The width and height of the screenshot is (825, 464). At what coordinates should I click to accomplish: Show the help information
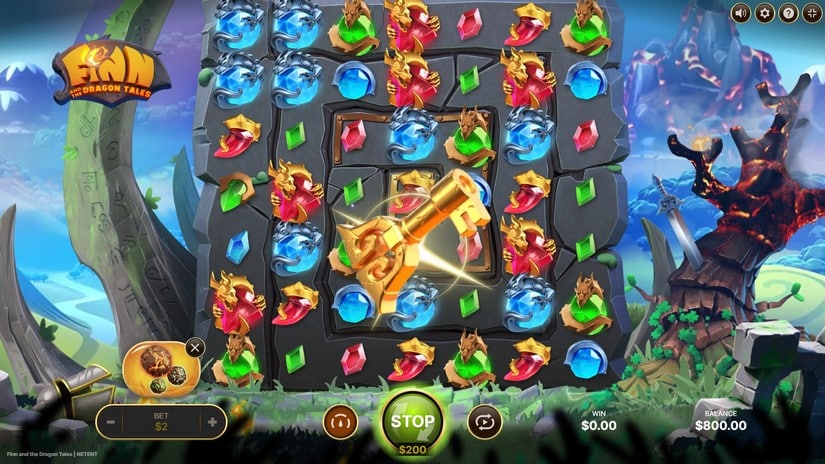789,13
